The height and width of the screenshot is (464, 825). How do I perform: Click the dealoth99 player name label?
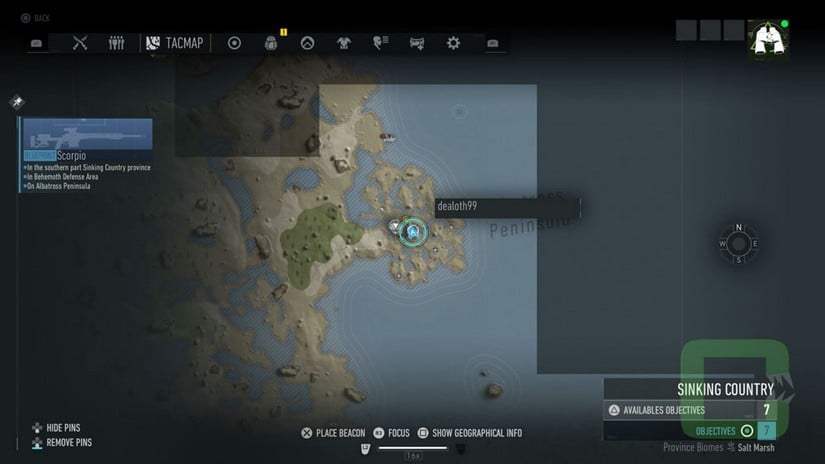click(506, 206)
